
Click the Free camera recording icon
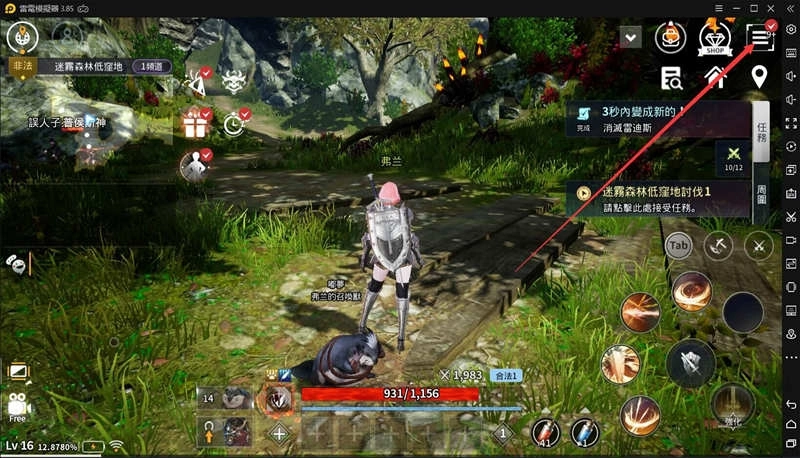[x=18, y=406]
